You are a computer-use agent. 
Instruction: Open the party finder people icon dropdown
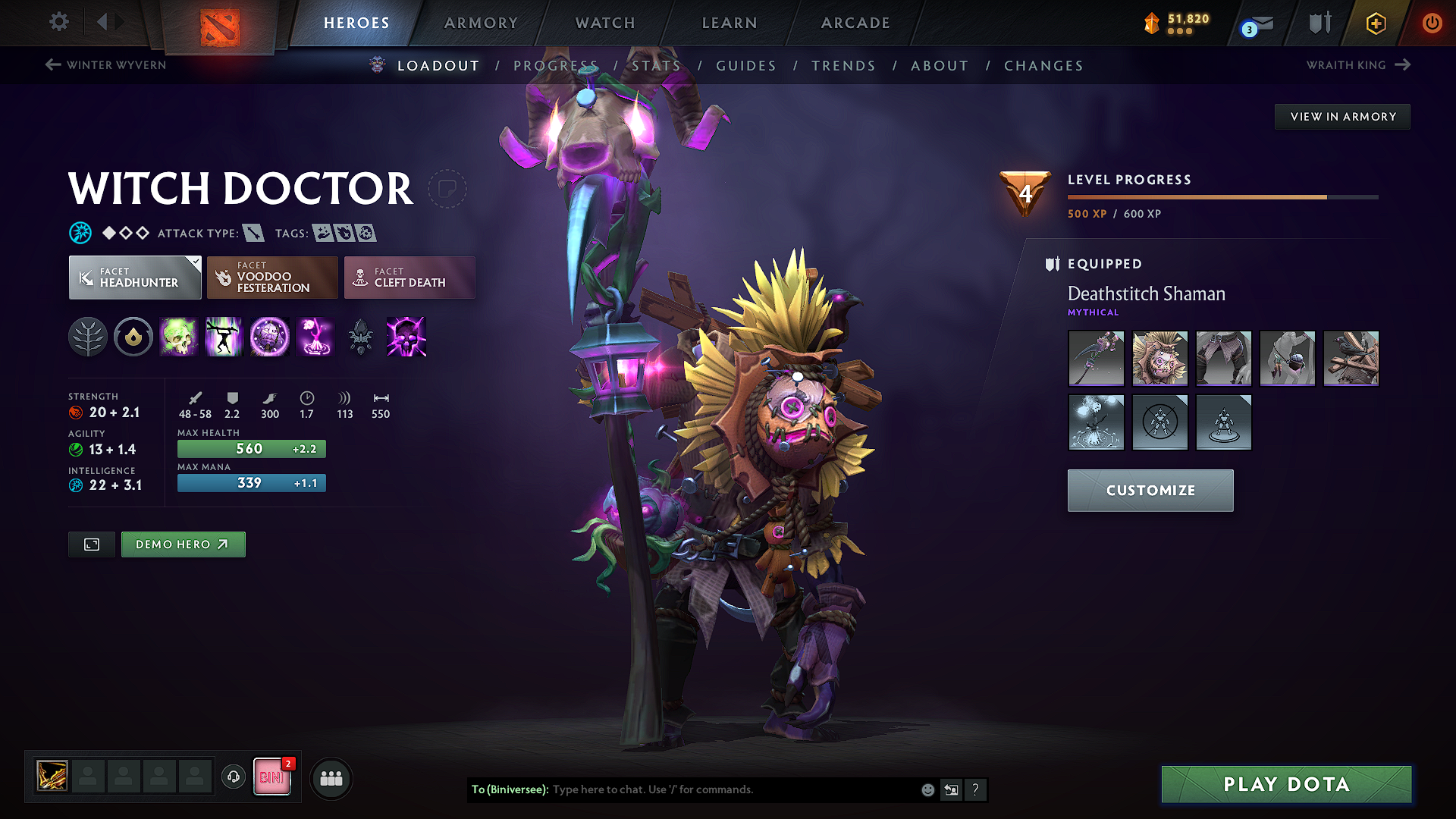click(331, 778)
